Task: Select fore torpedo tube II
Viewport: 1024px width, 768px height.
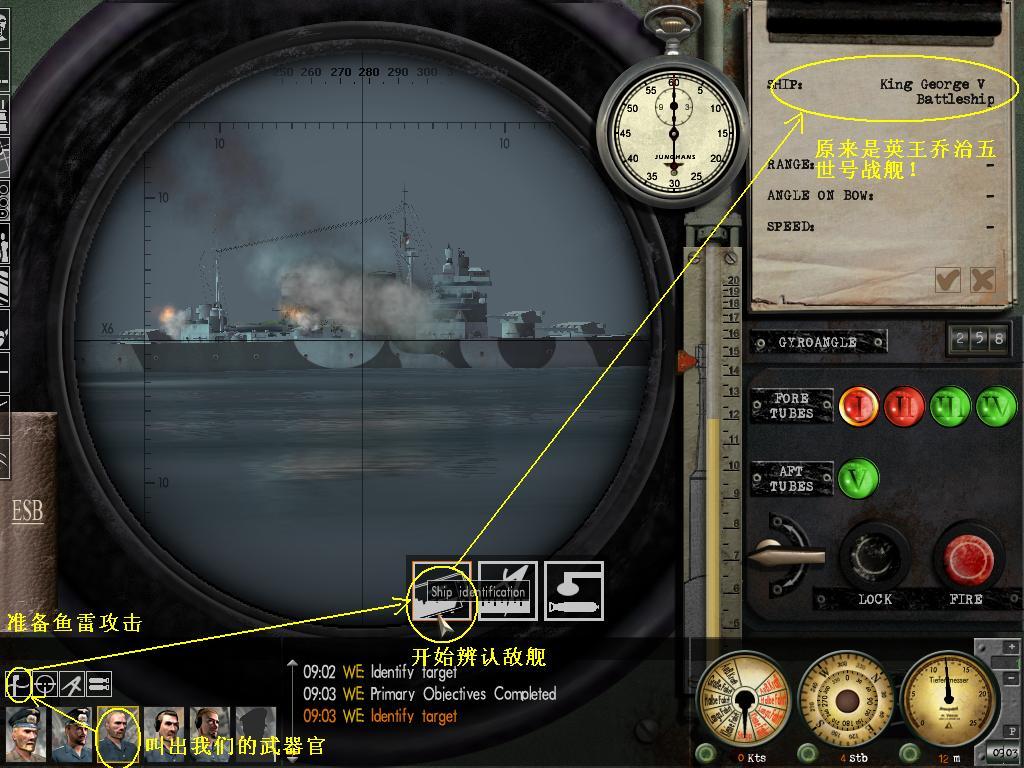Action: (903, 406)
